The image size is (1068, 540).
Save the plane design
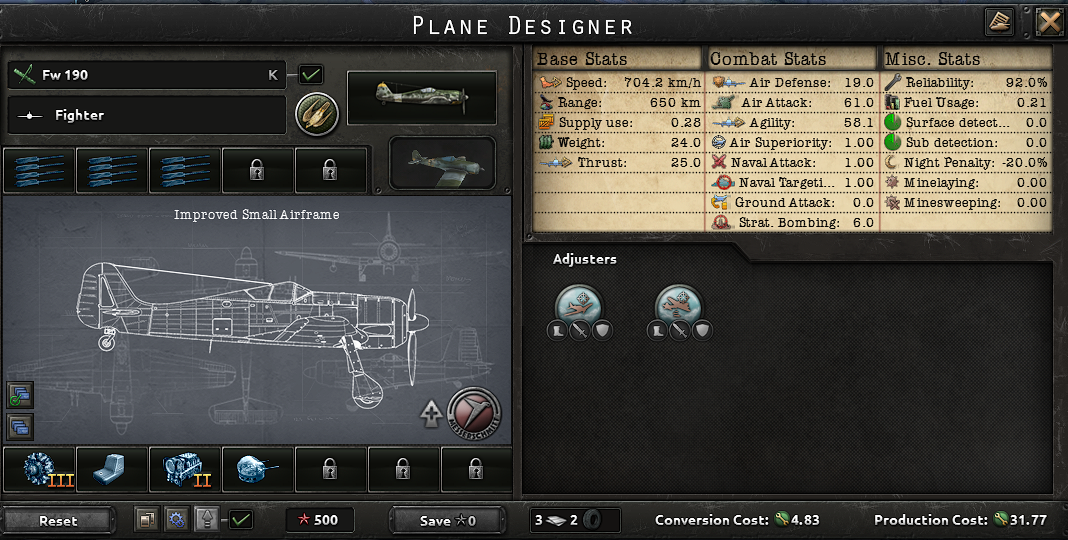pos(447,520)
